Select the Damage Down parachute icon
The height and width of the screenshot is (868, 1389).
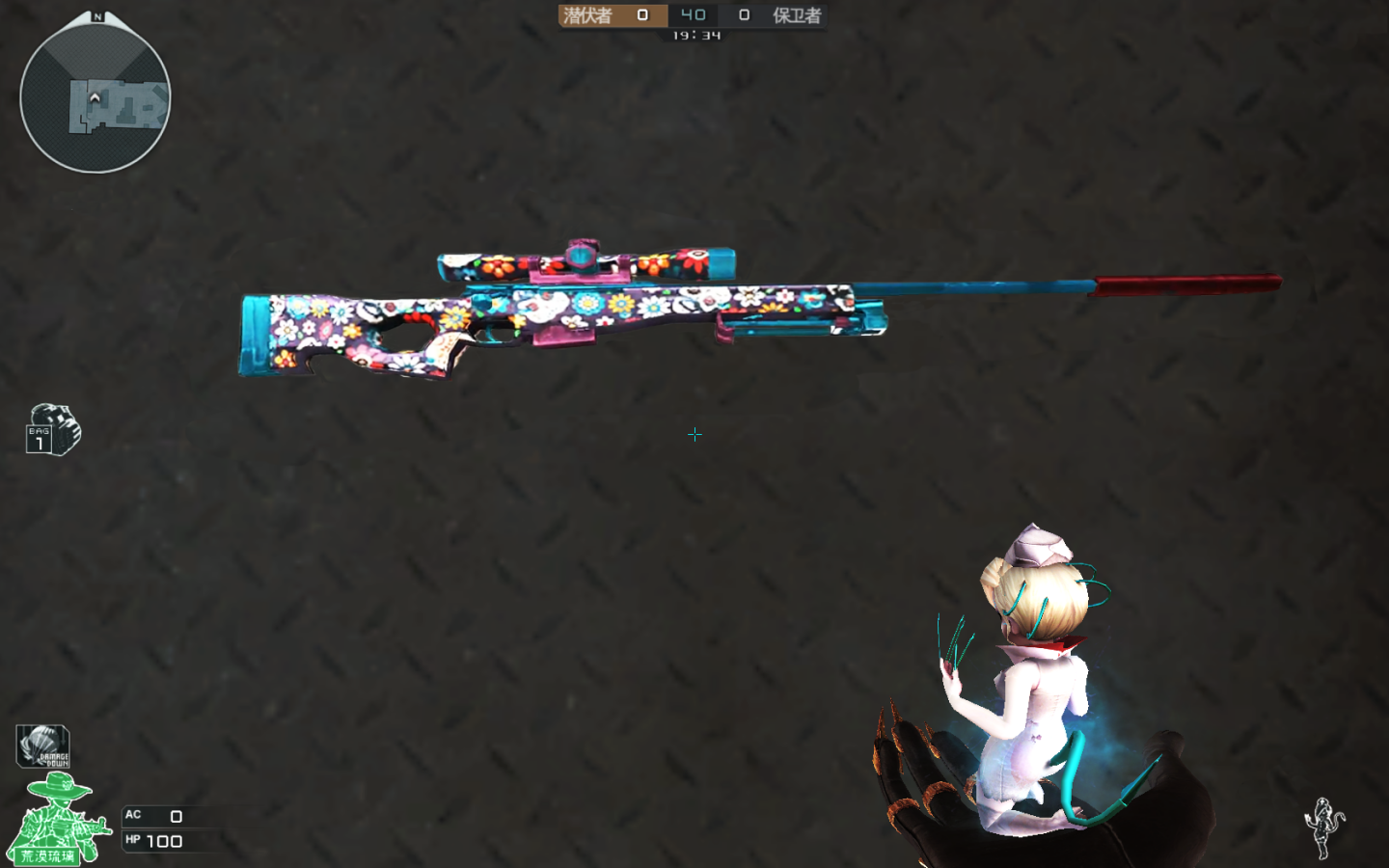pyautogui.click(x=43, y=746)
